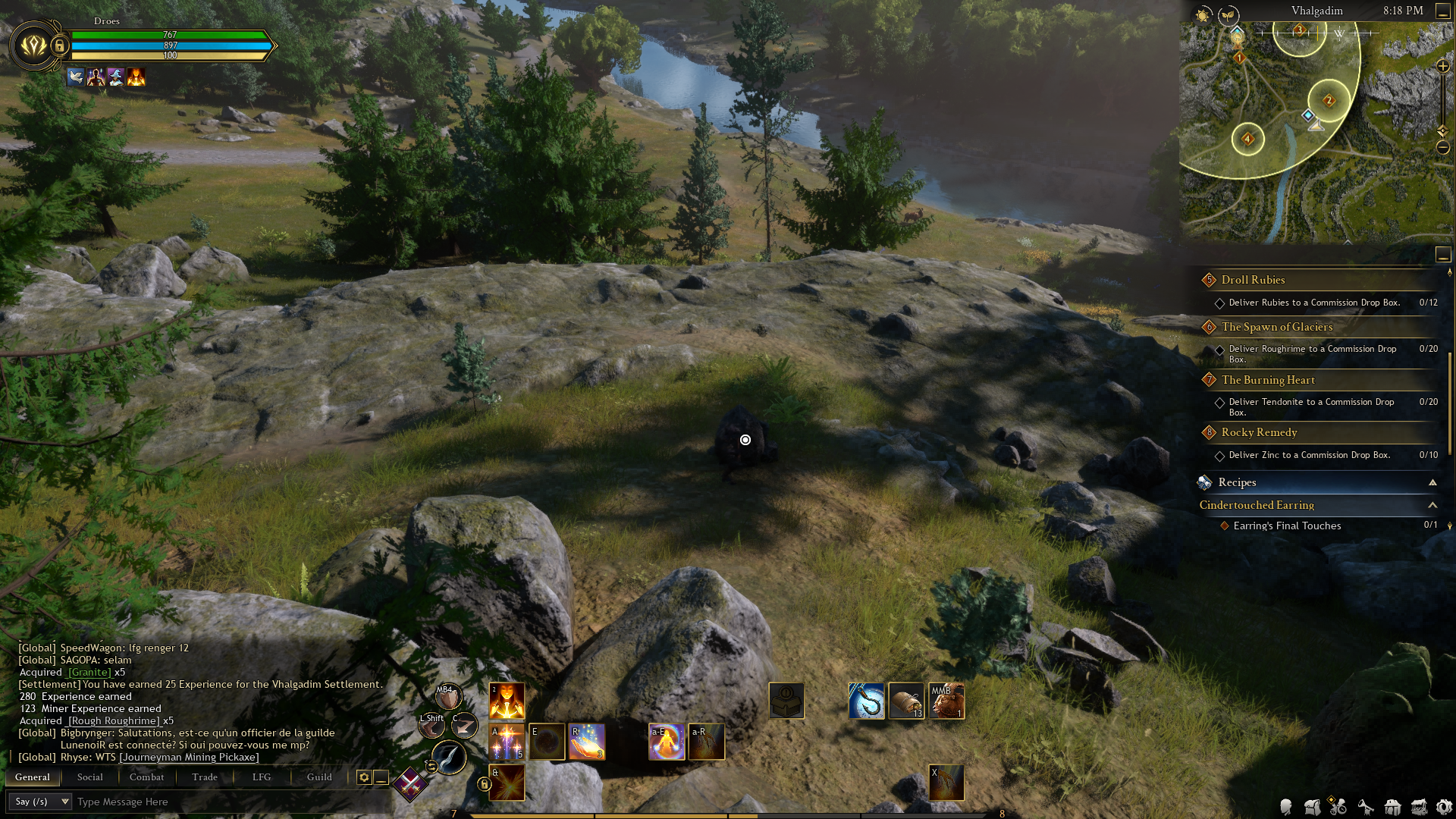Switch to the Social chat tab
The height and width of the screenshot is (819, 1456).
click(x=89, y=777)
